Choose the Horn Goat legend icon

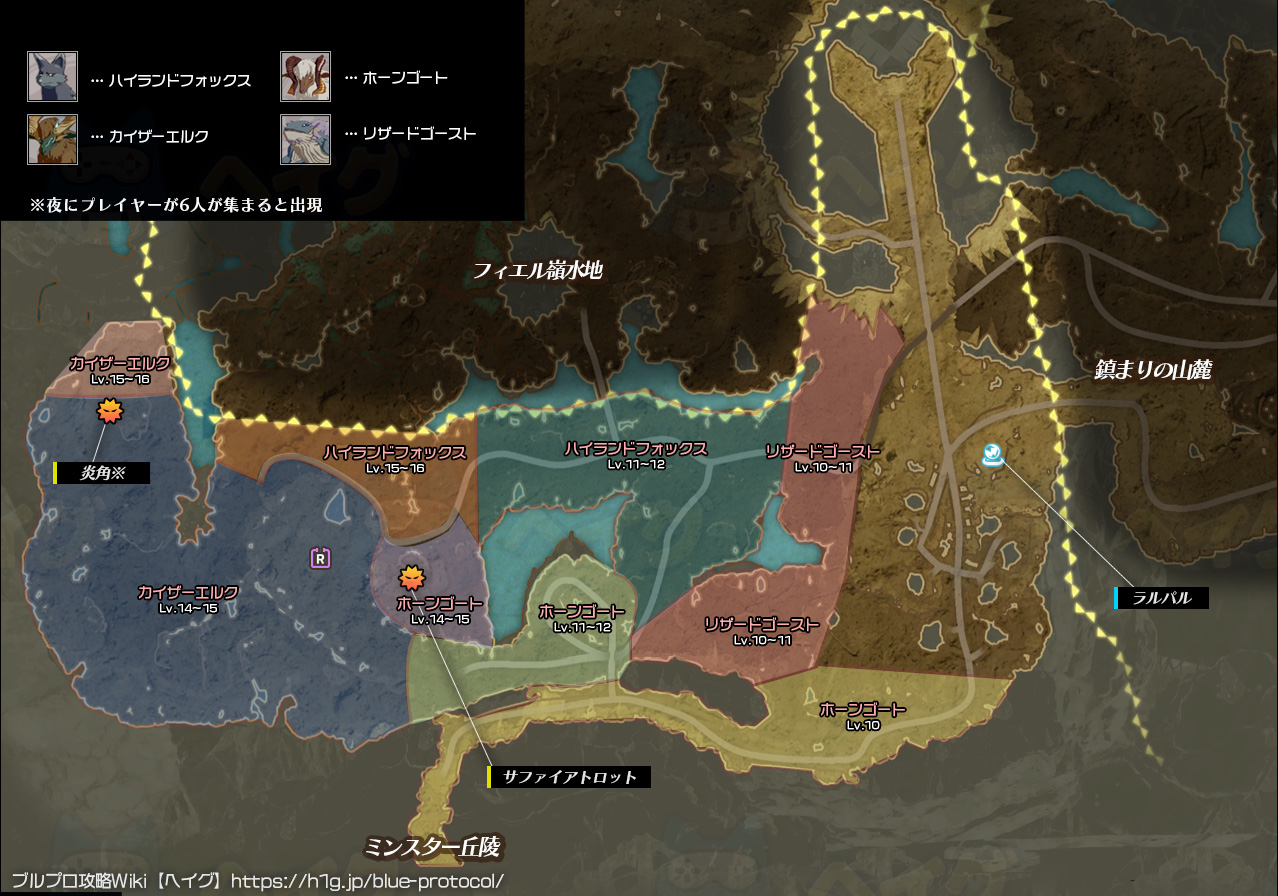[x=305, y=77]
